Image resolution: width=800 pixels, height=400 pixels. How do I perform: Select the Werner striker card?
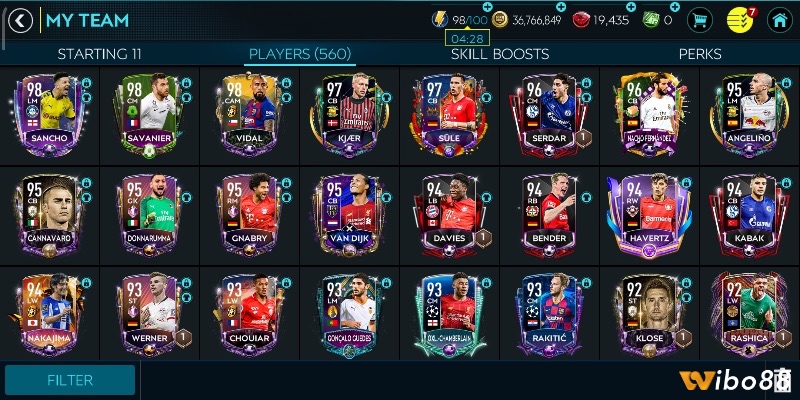[x=147, y=310]
